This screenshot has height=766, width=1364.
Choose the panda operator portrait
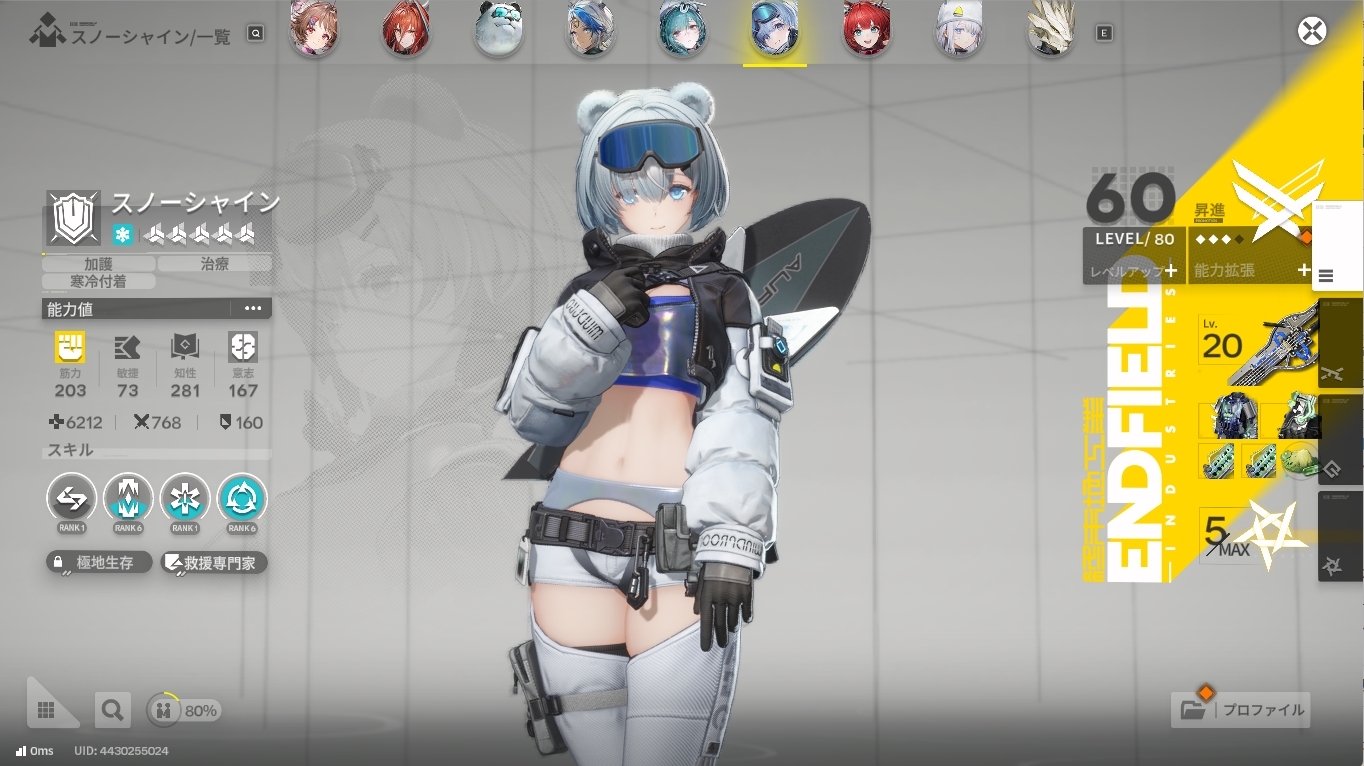coord(497,31)
